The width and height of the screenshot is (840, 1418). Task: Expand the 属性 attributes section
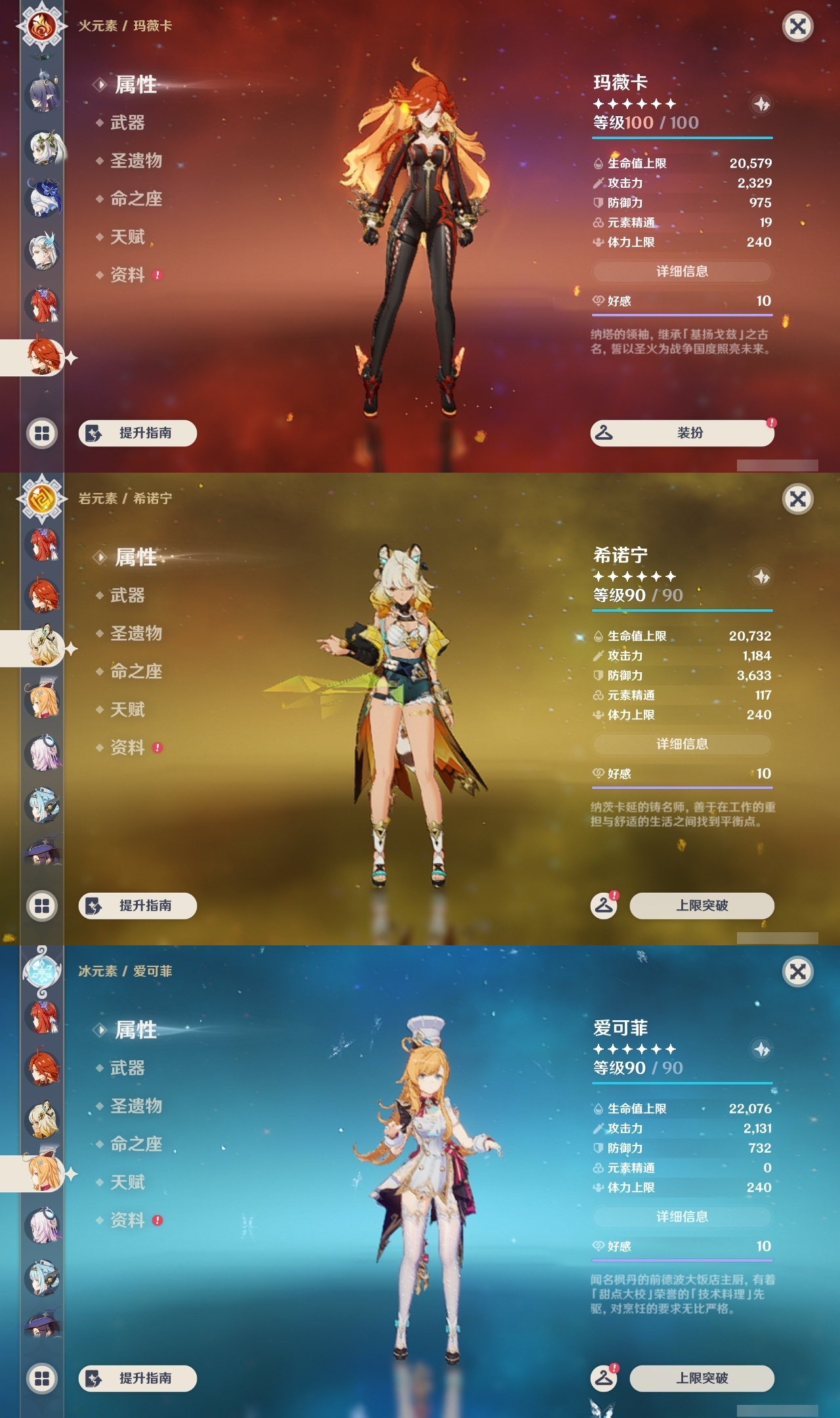[136, 85]
